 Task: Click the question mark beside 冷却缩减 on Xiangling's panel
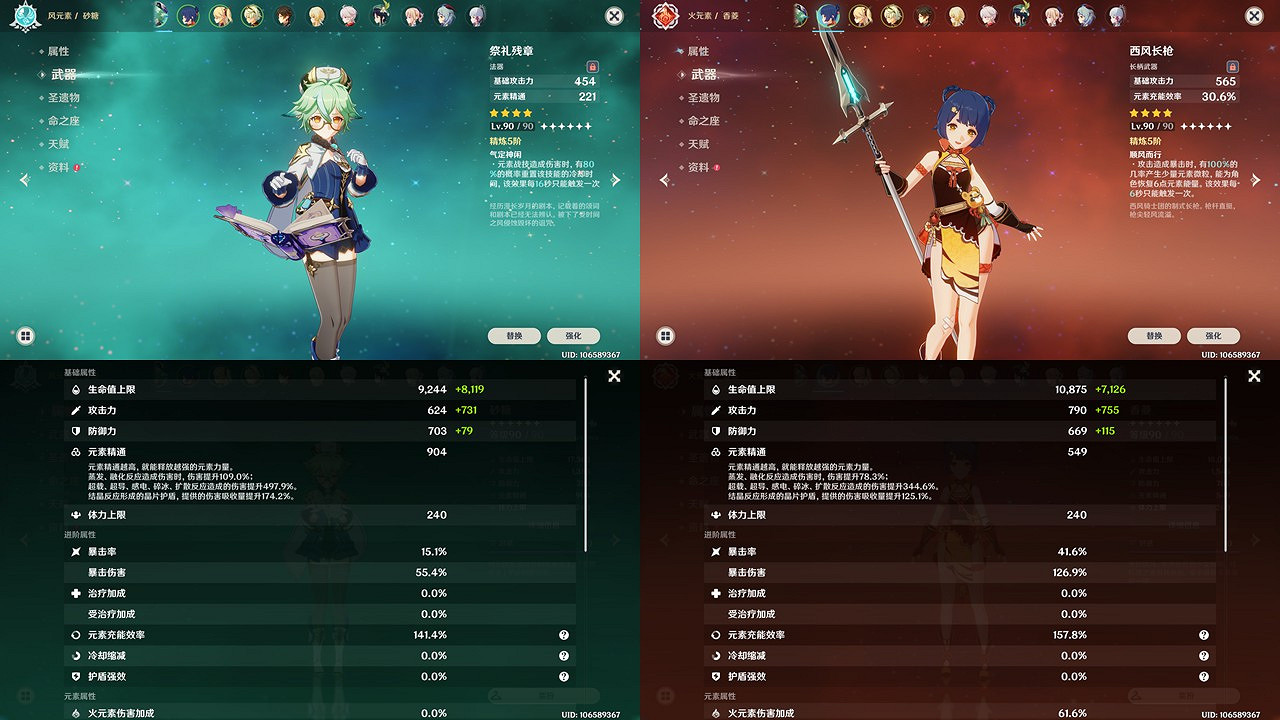[1204, 655]
